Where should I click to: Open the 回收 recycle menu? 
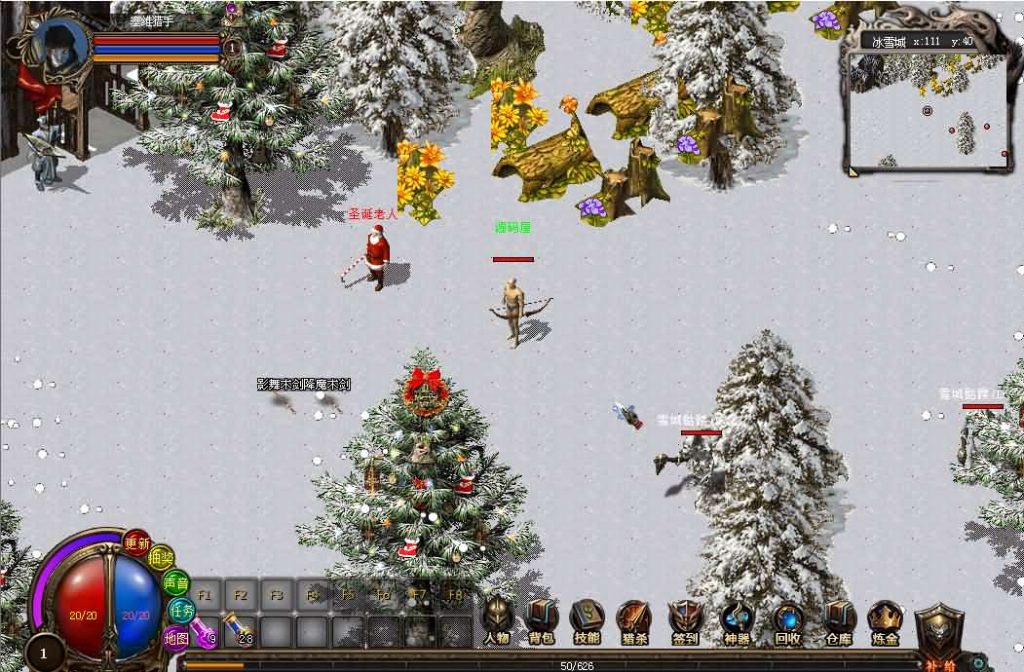[x=788, y=620]
